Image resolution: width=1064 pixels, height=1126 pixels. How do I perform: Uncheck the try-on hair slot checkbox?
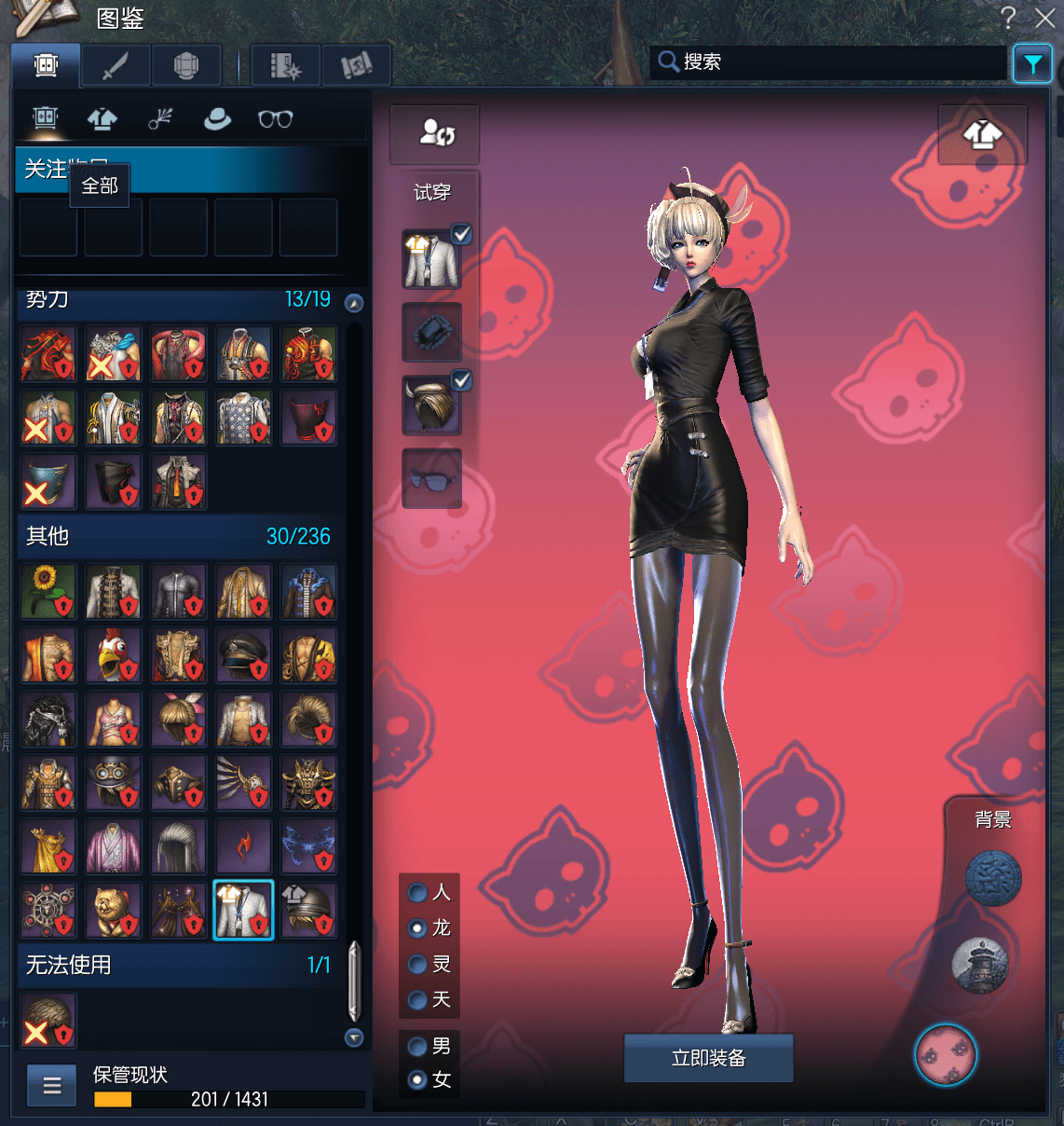tap(461, 380)
